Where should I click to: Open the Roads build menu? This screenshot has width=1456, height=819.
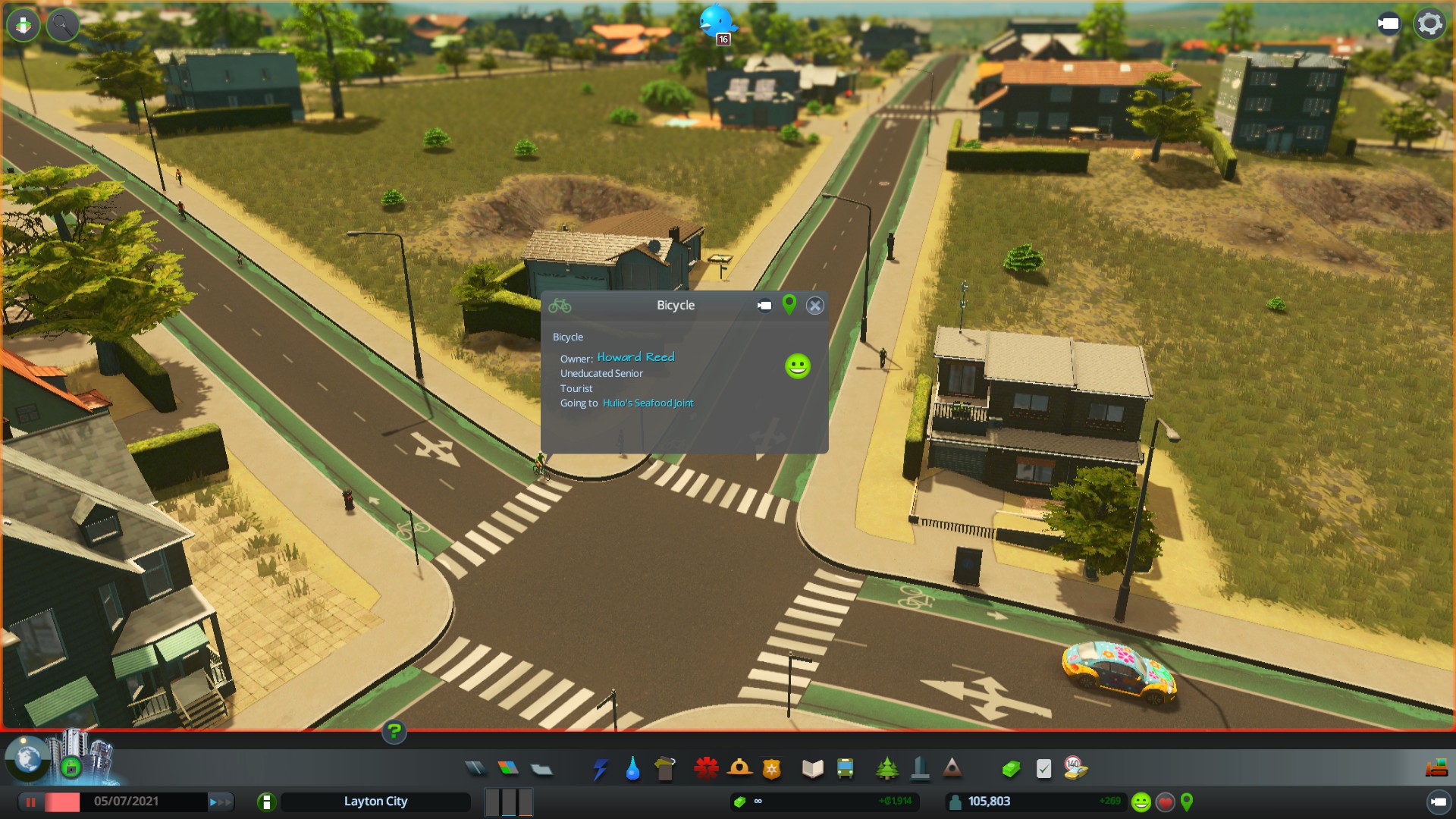coord(475,769)
